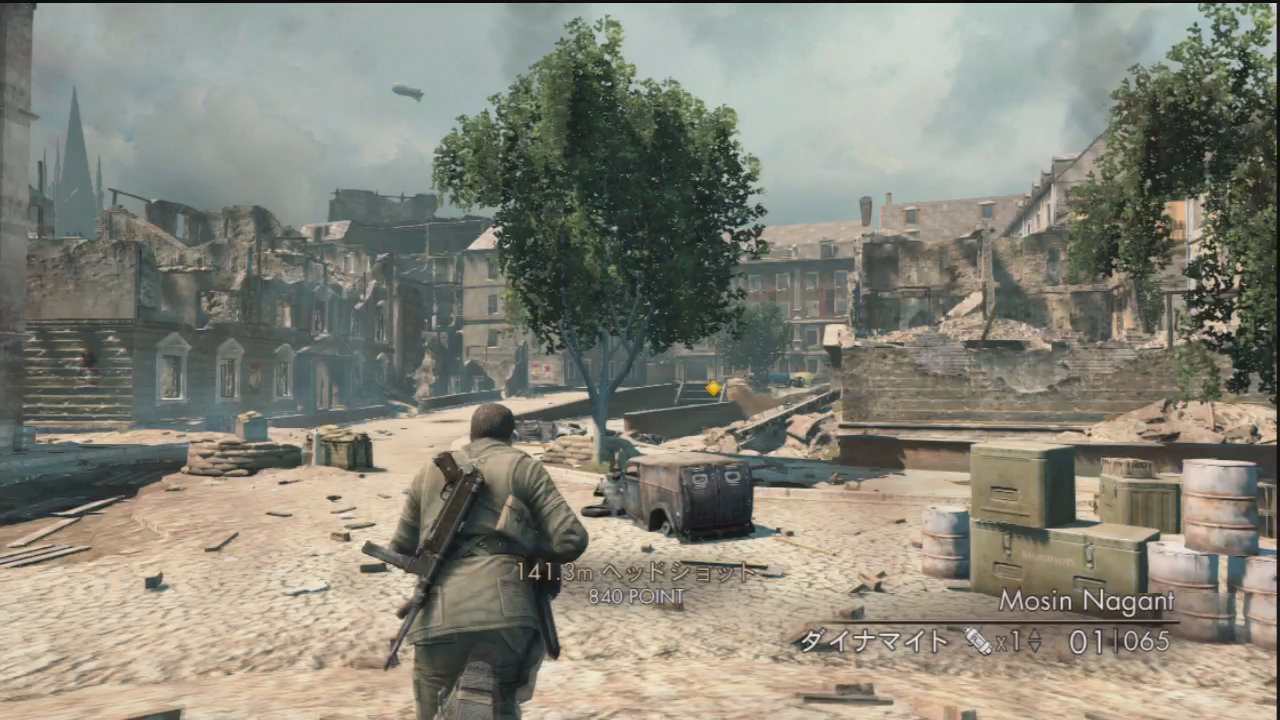This screenshot has width=1280, height=720.
Task: Click the dynamite stick icon
Action: pos(977,641)
